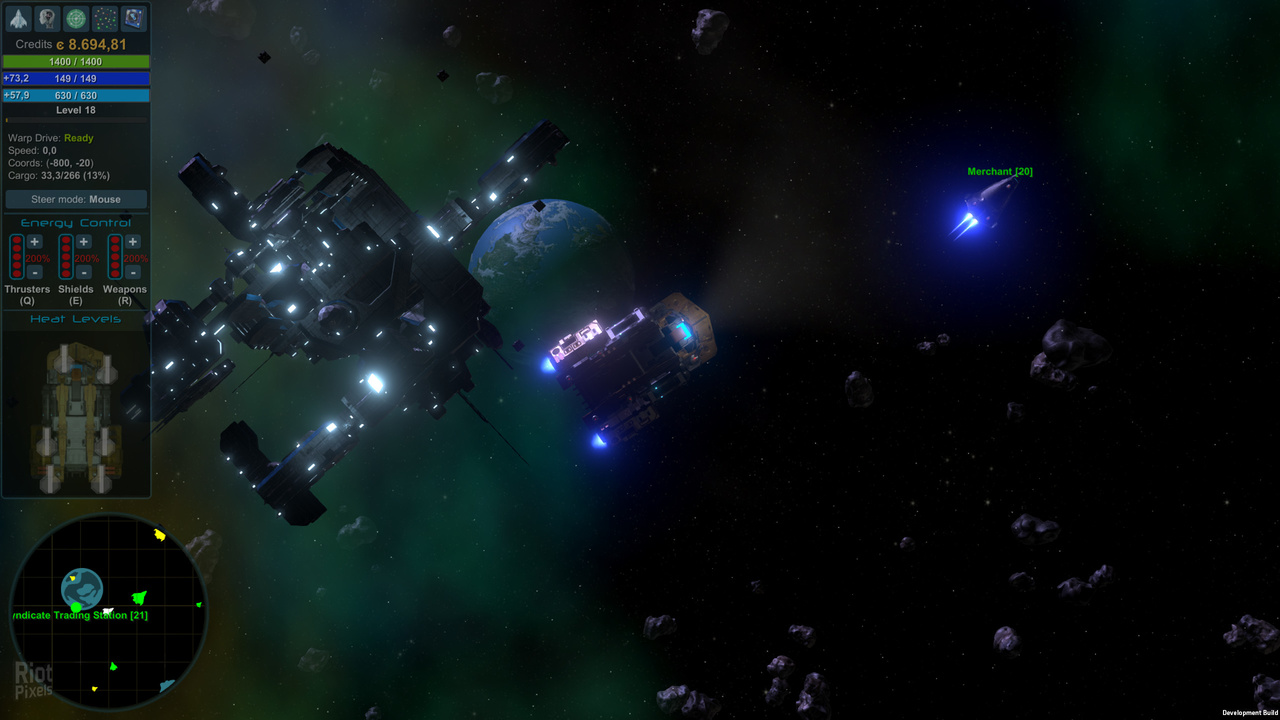Click the blue galaxy picture icon
Image resolution: width=1280 pixels, height=720 pixels.
click(133, 19)
